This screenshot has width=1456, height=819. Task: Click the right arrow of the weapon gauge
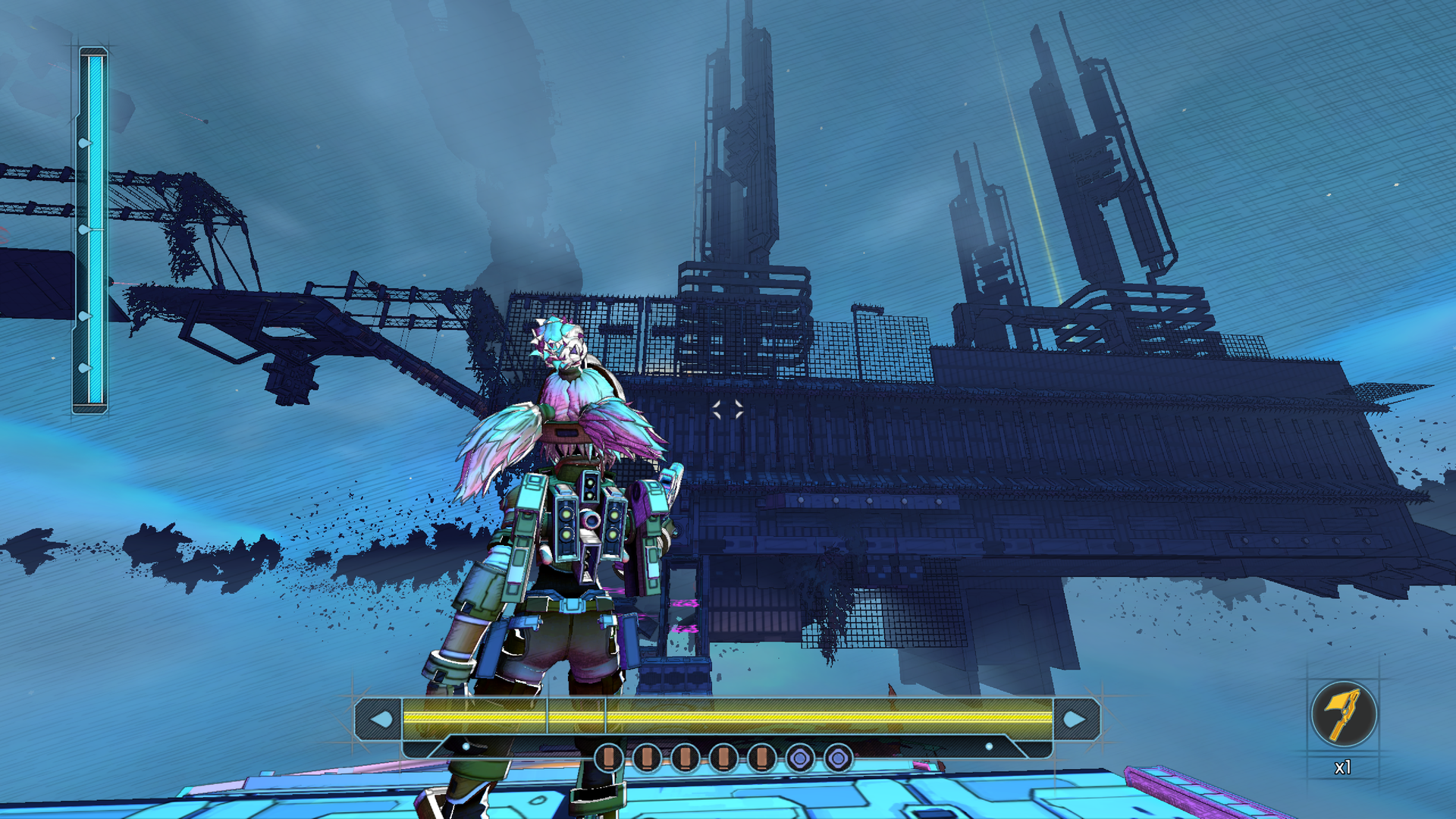(x=1075, y=717)
